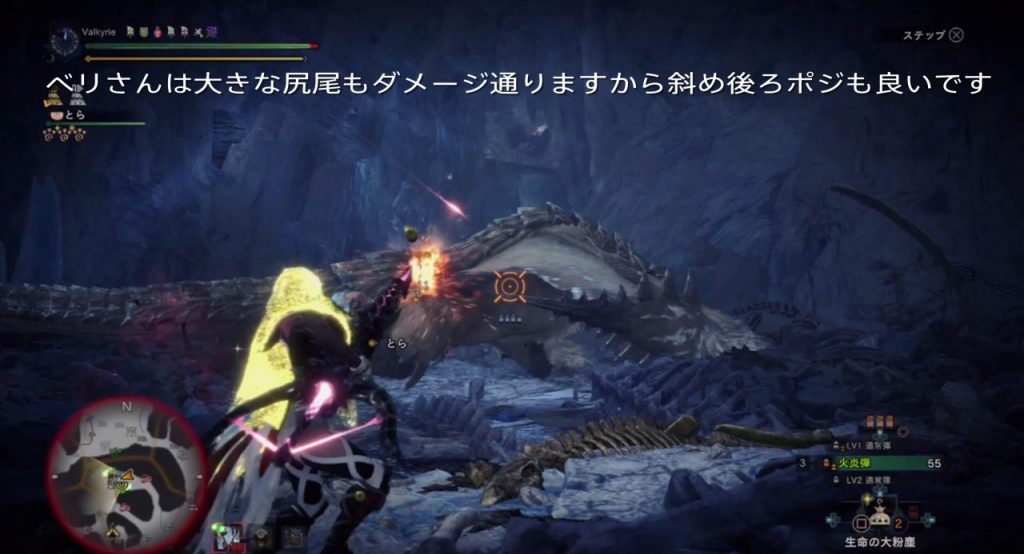Click the crossed-swords attack buff icon
The image size is (1024, 554).
click(x=198, y=32)
